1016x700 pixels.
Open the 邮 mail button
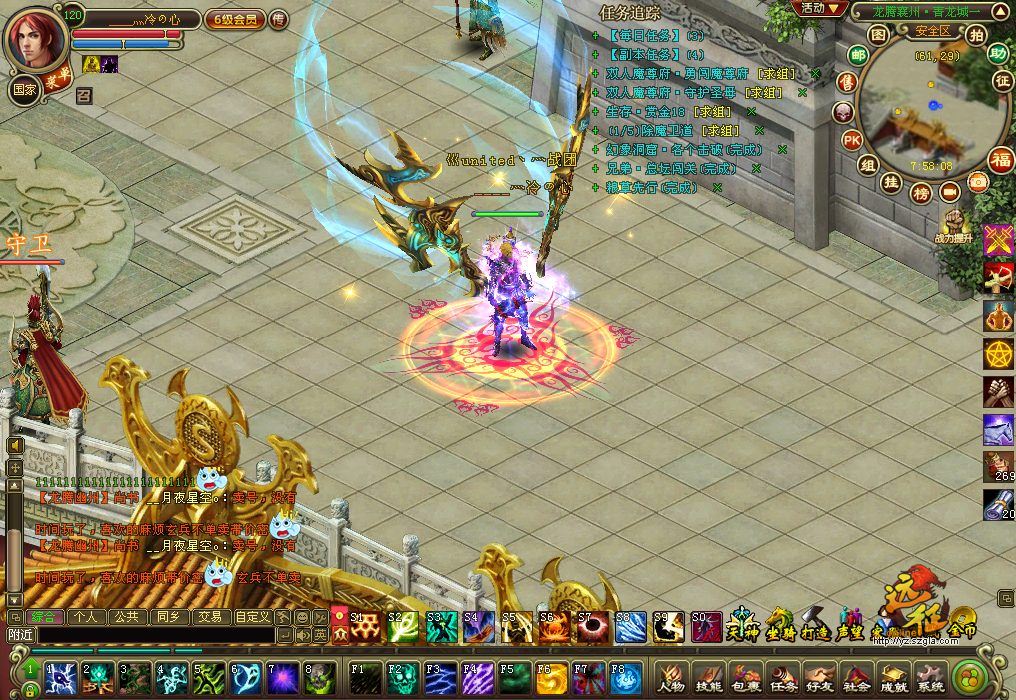point(857,55)
